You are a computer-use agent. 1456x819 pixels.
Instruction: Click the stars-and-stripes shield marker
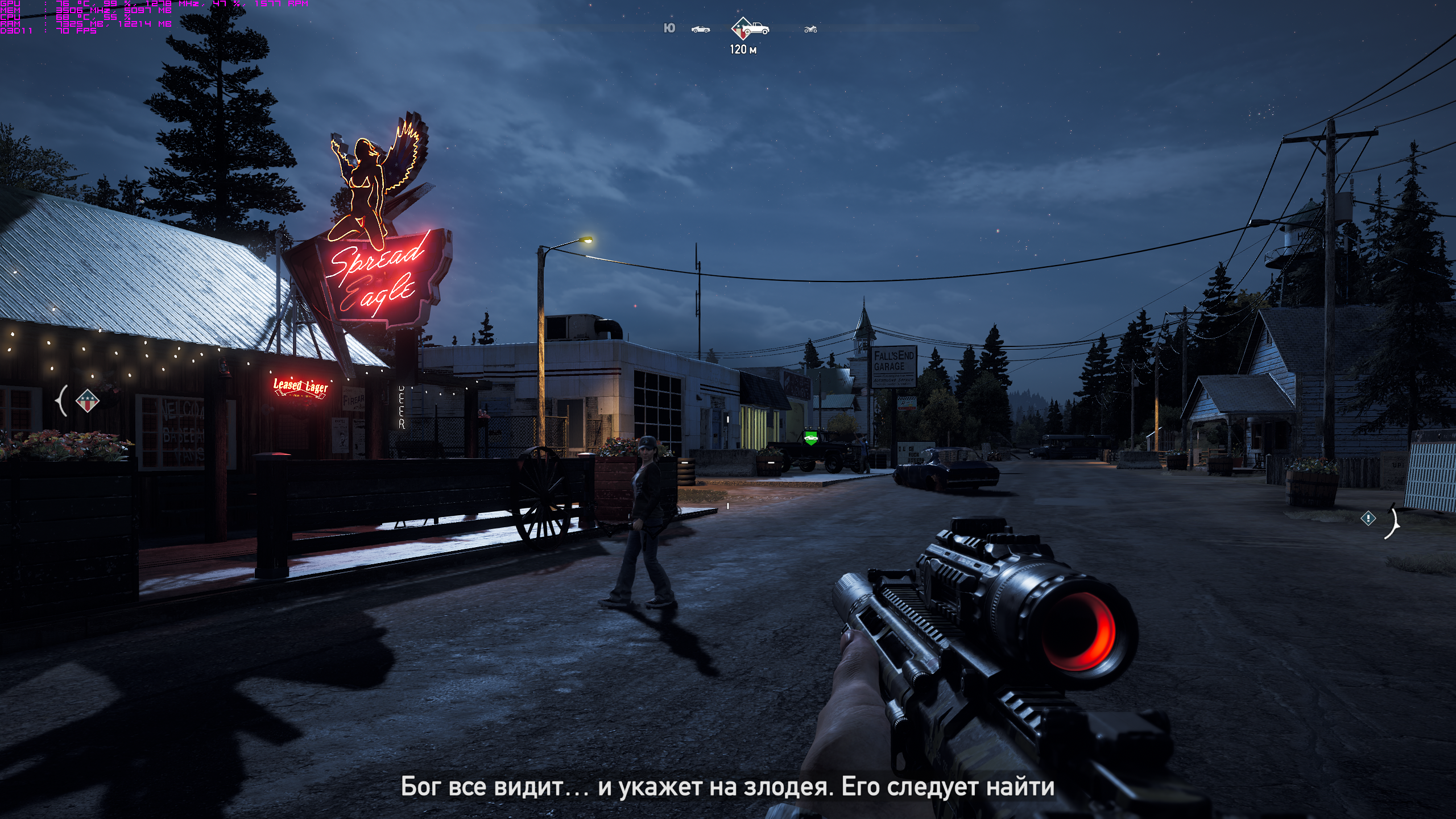coord(87,400)
